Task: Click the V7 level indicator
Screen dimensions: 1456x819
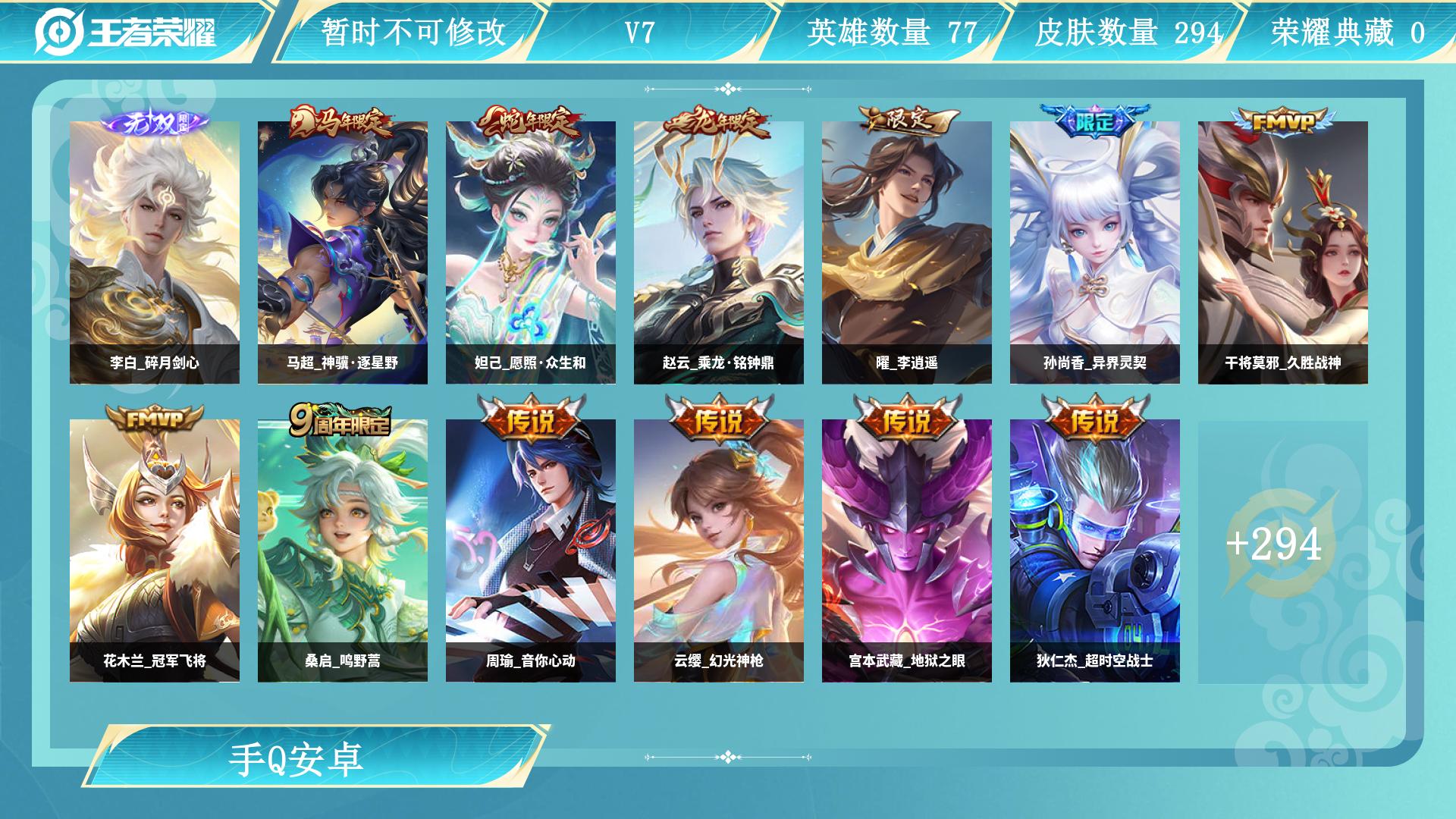Action: click(x=638, y=30)
